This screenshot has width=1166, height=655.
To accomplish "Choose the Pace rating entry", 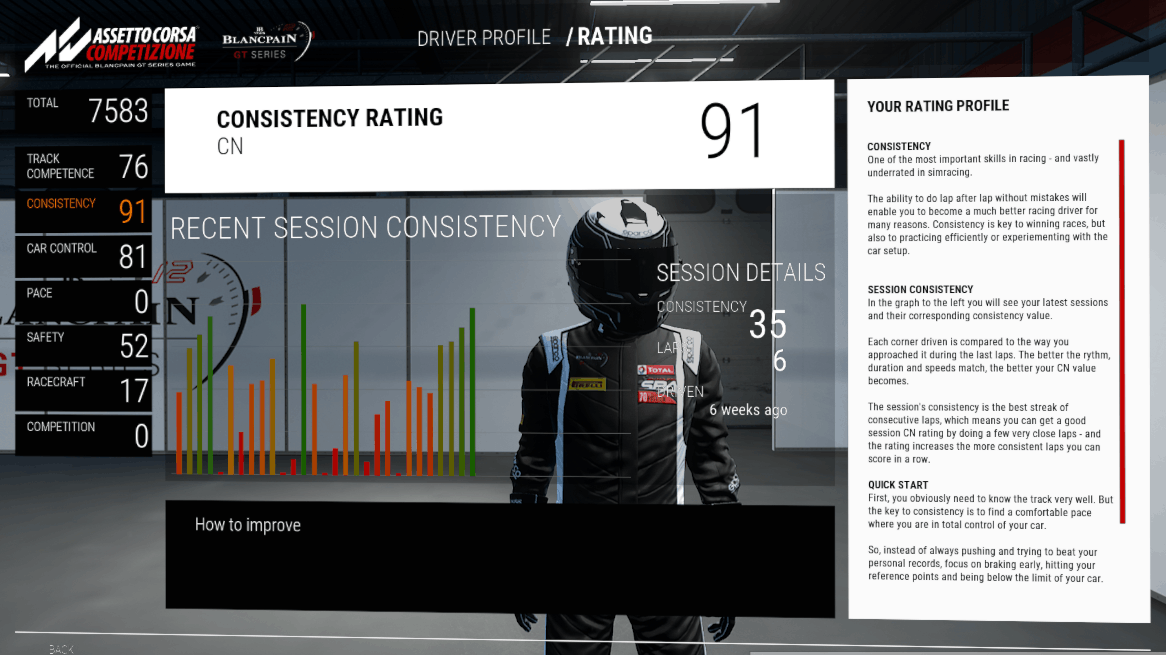I will [84, 300].
